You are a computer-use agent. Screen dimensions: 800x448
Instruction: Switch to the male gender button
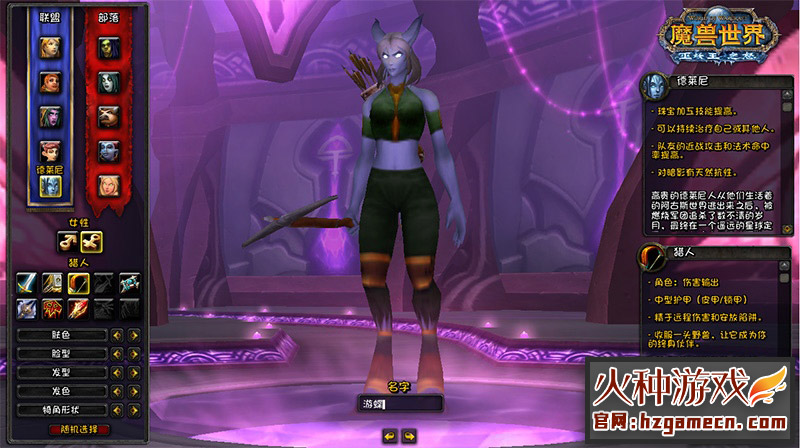(68, 240)
